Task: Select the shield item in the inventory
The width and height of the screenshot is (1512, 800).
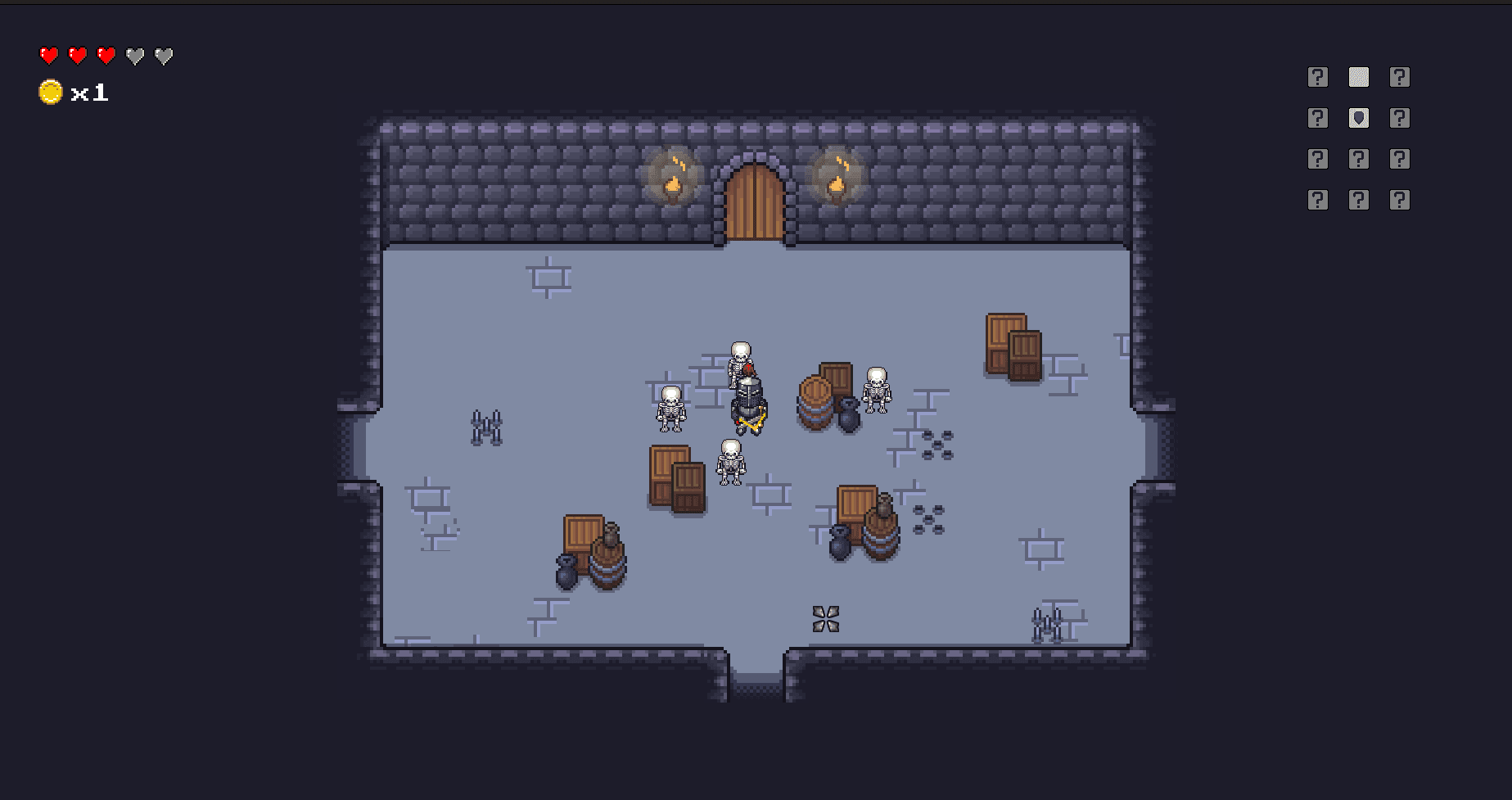Action: click(x=1358, y=118)
